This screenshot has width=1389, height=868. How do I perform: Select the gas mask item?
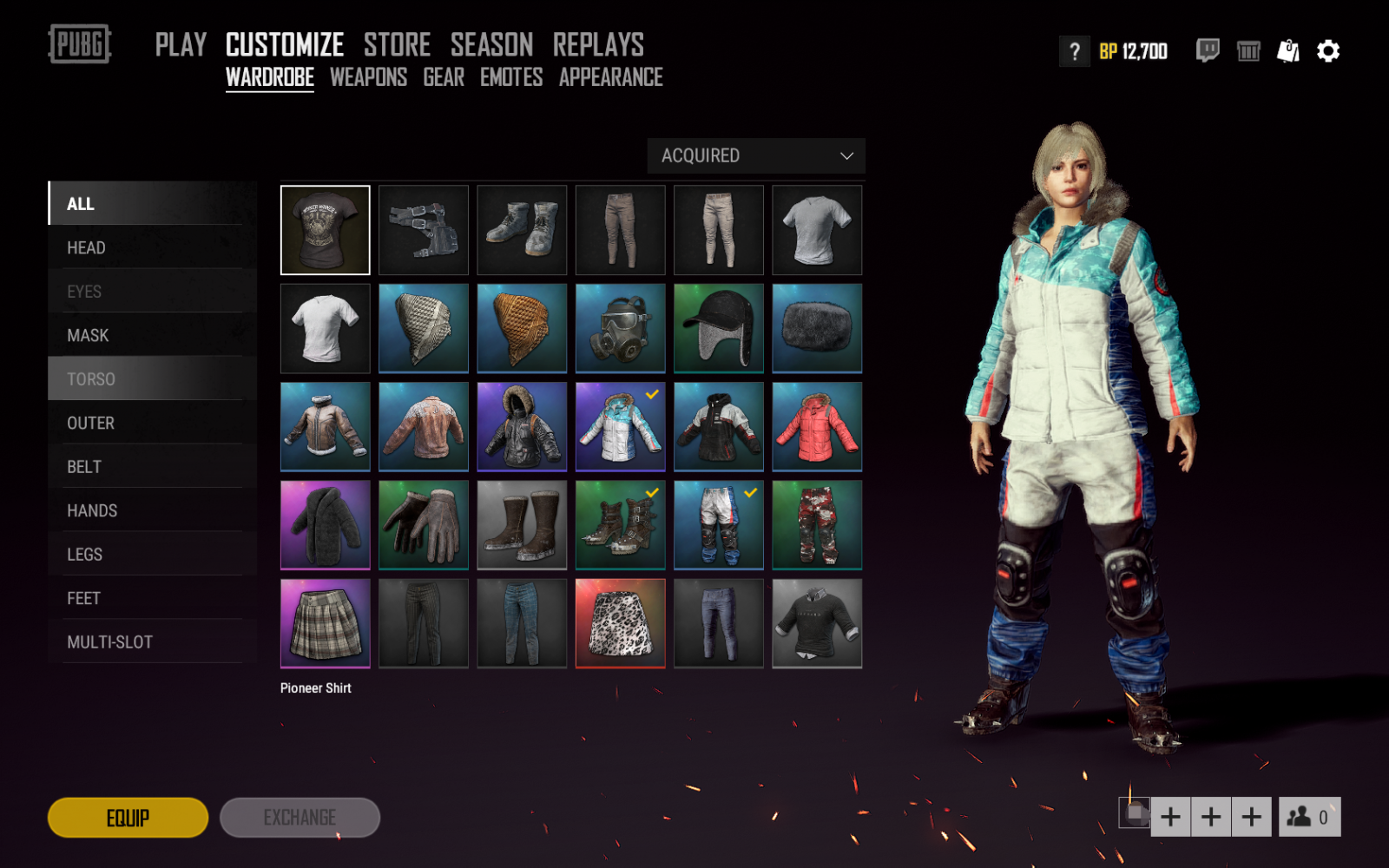click(620, 329)
